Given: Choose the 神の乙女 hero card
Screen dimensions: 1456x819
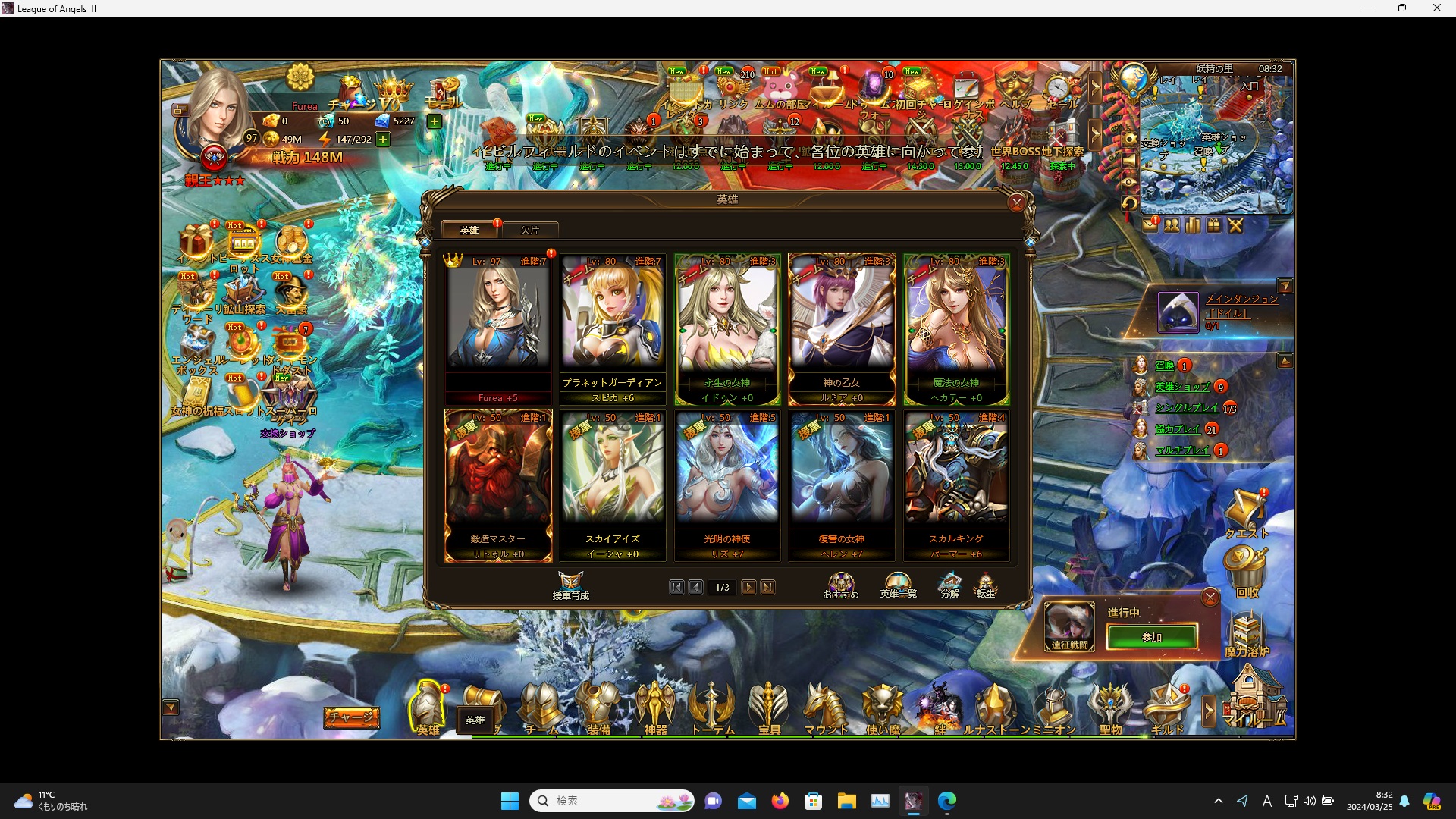Looking at the screenshot, I should 842,326.
